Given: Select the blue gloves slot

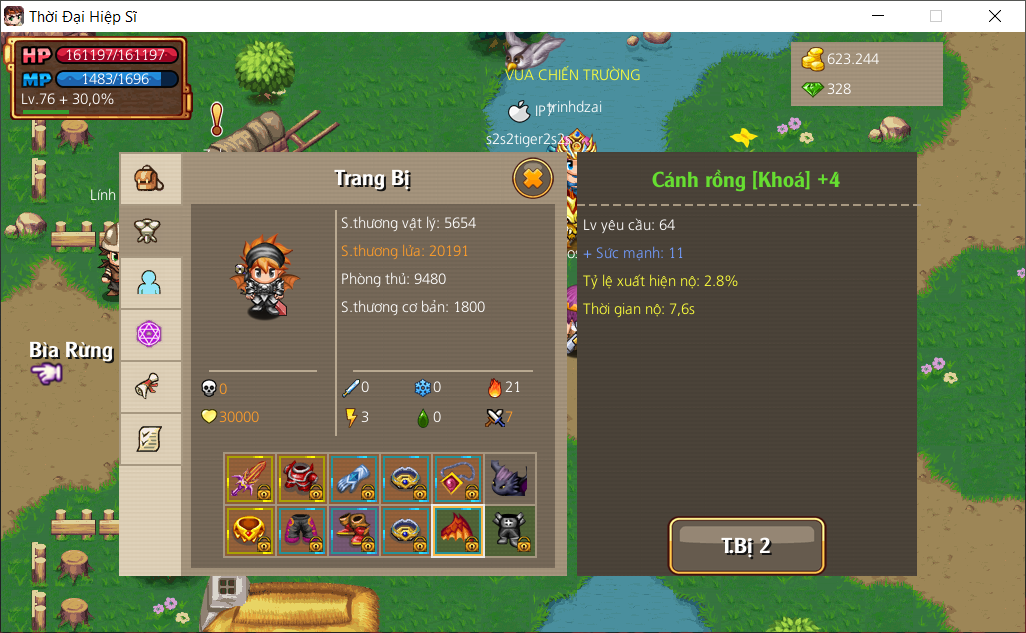Looking at the screenshot, I should 354,479.
